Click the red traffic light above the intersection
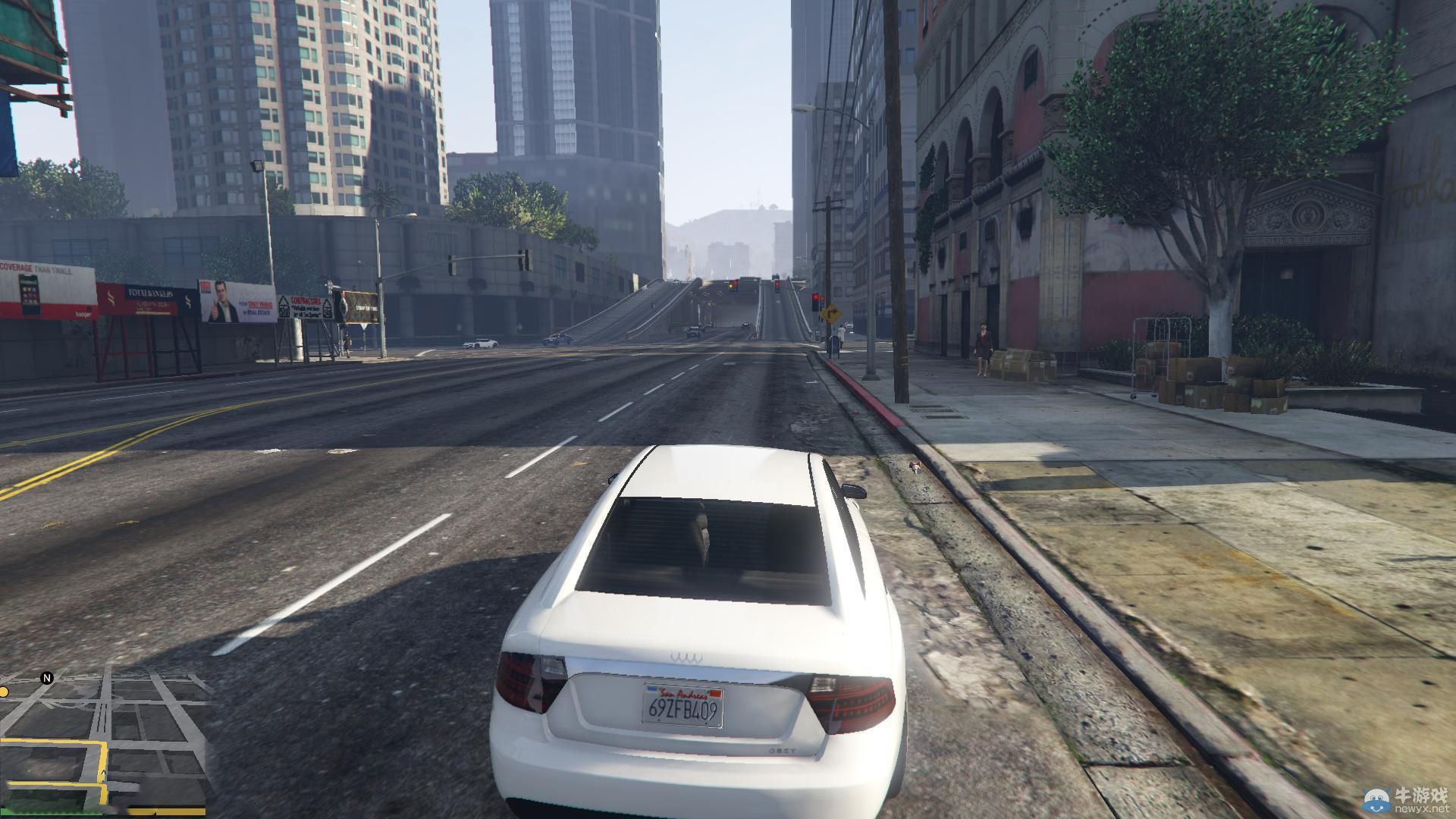1456x819 pixels. 778,284
